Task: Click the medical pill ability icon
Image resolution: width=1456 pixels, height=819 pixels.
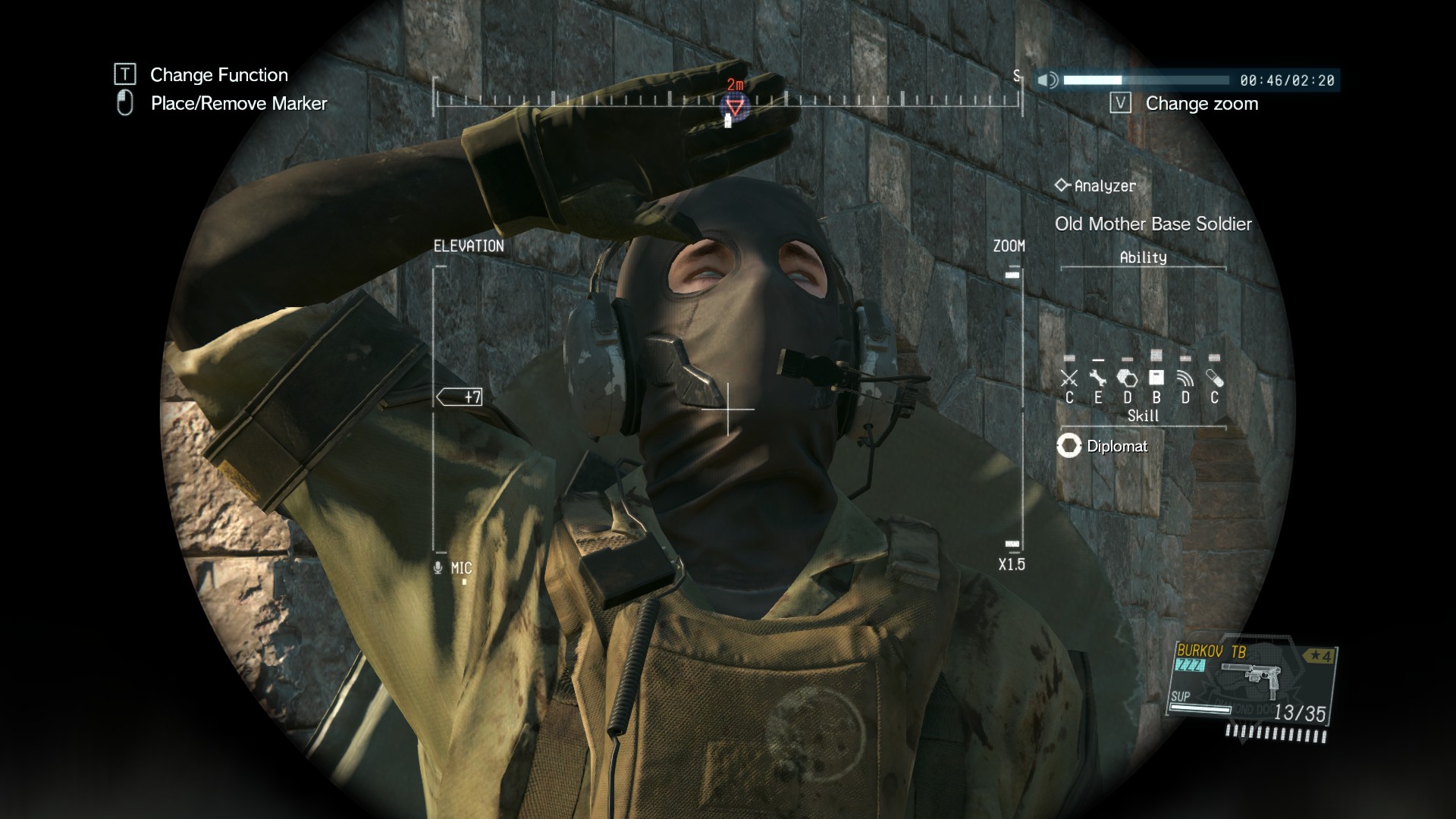Action: click(1214, 378)
